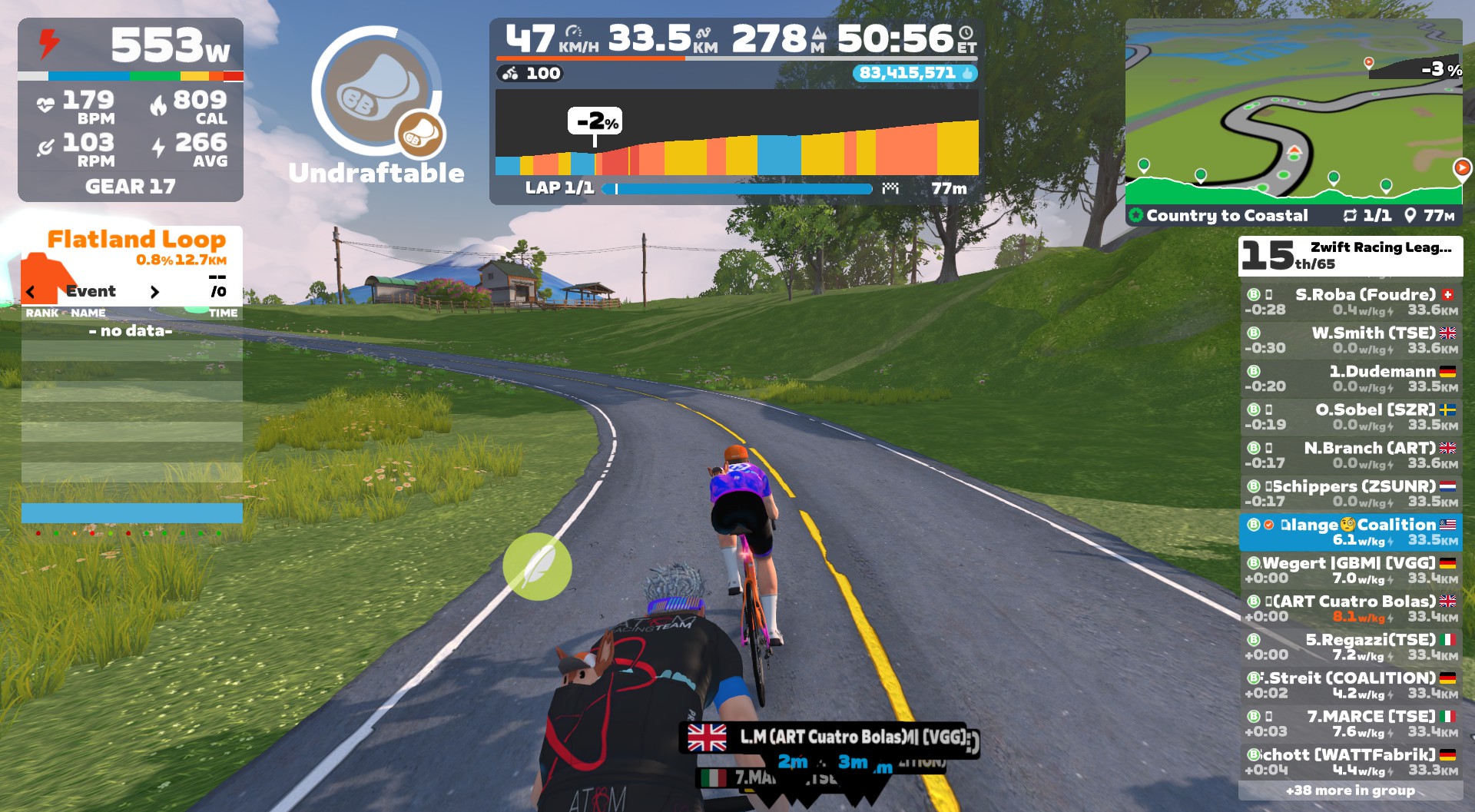1475x812 pixels.
Task: Use the feather lightweight power-up button
Action: click(537, 566)
